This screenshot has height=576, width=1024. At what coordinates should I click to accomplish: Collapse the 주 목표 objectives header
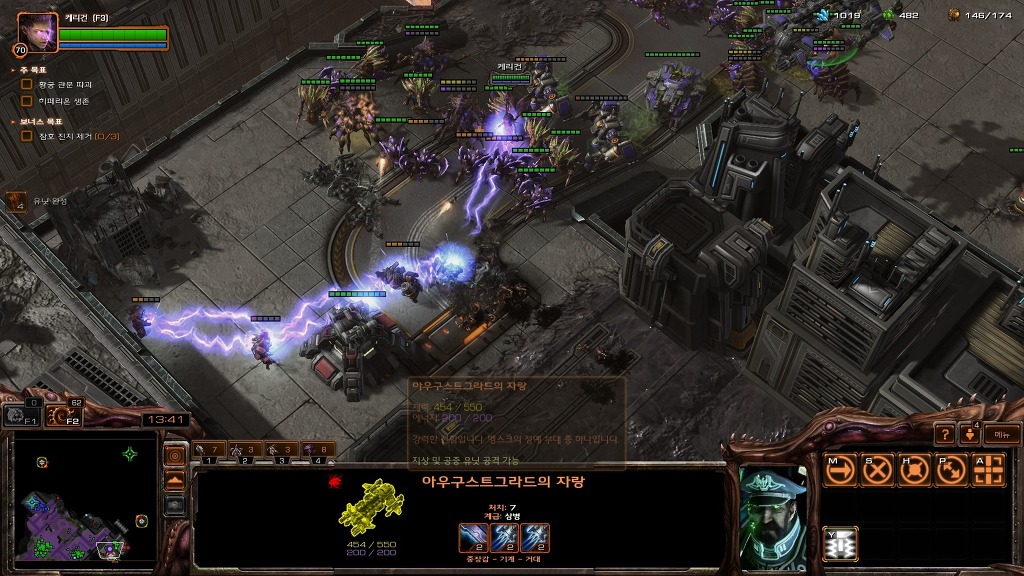tap(29, 70)
